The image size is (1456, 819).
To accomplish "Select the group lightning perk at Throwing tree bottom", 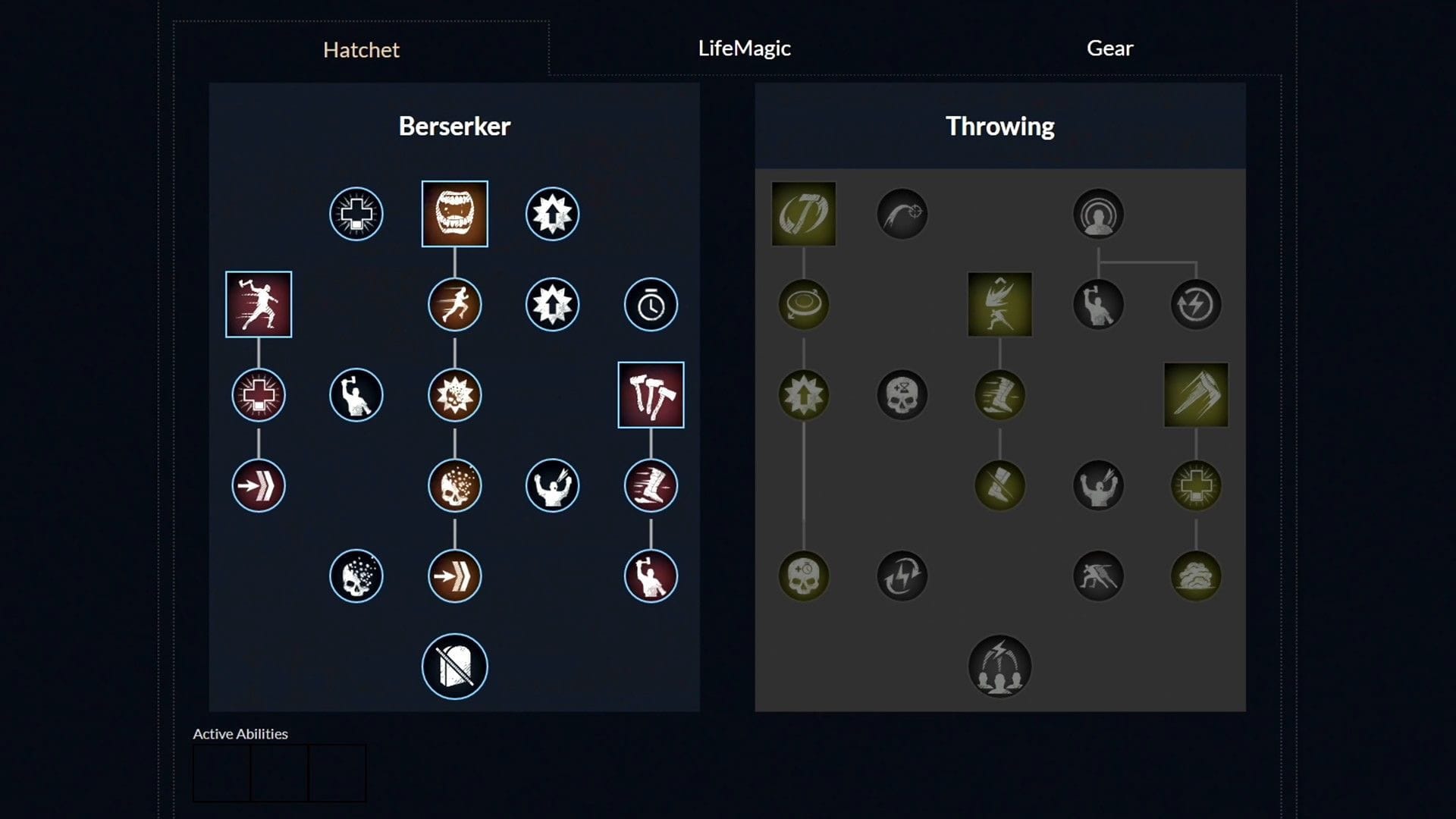I will tap(999, 665).
